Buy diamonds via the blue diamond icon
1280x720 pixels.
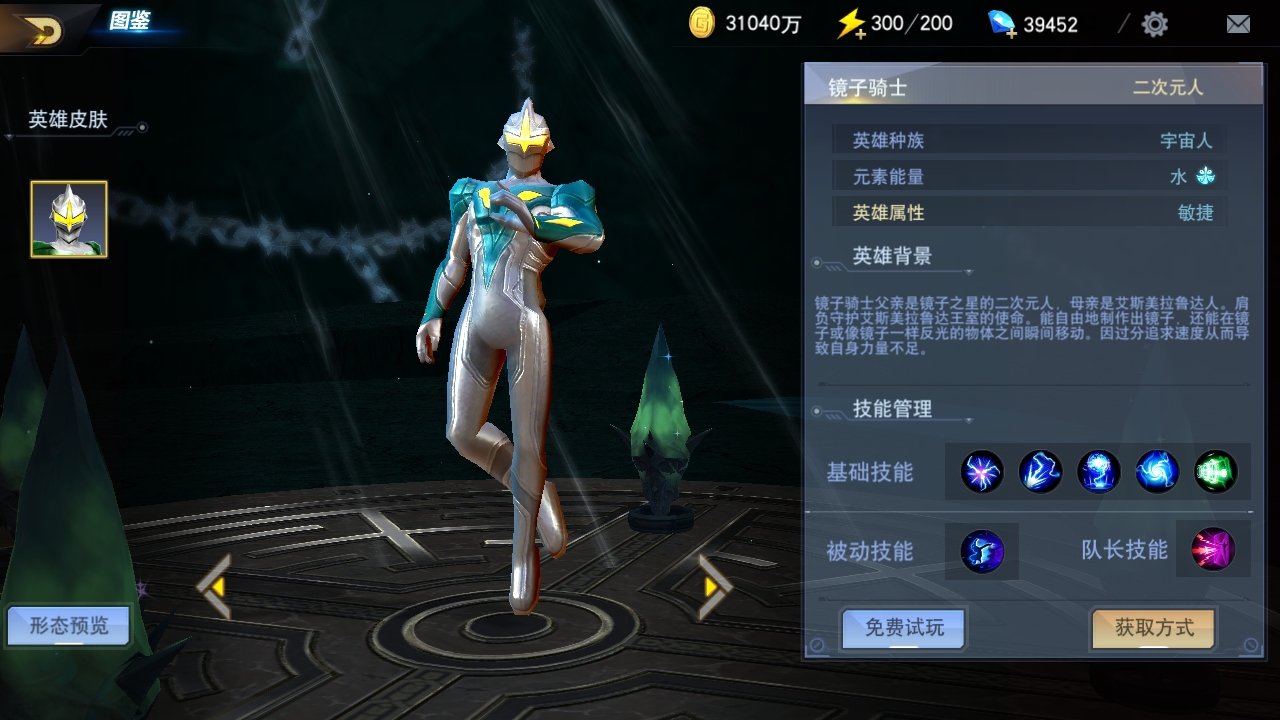[x=1002, y=24]
